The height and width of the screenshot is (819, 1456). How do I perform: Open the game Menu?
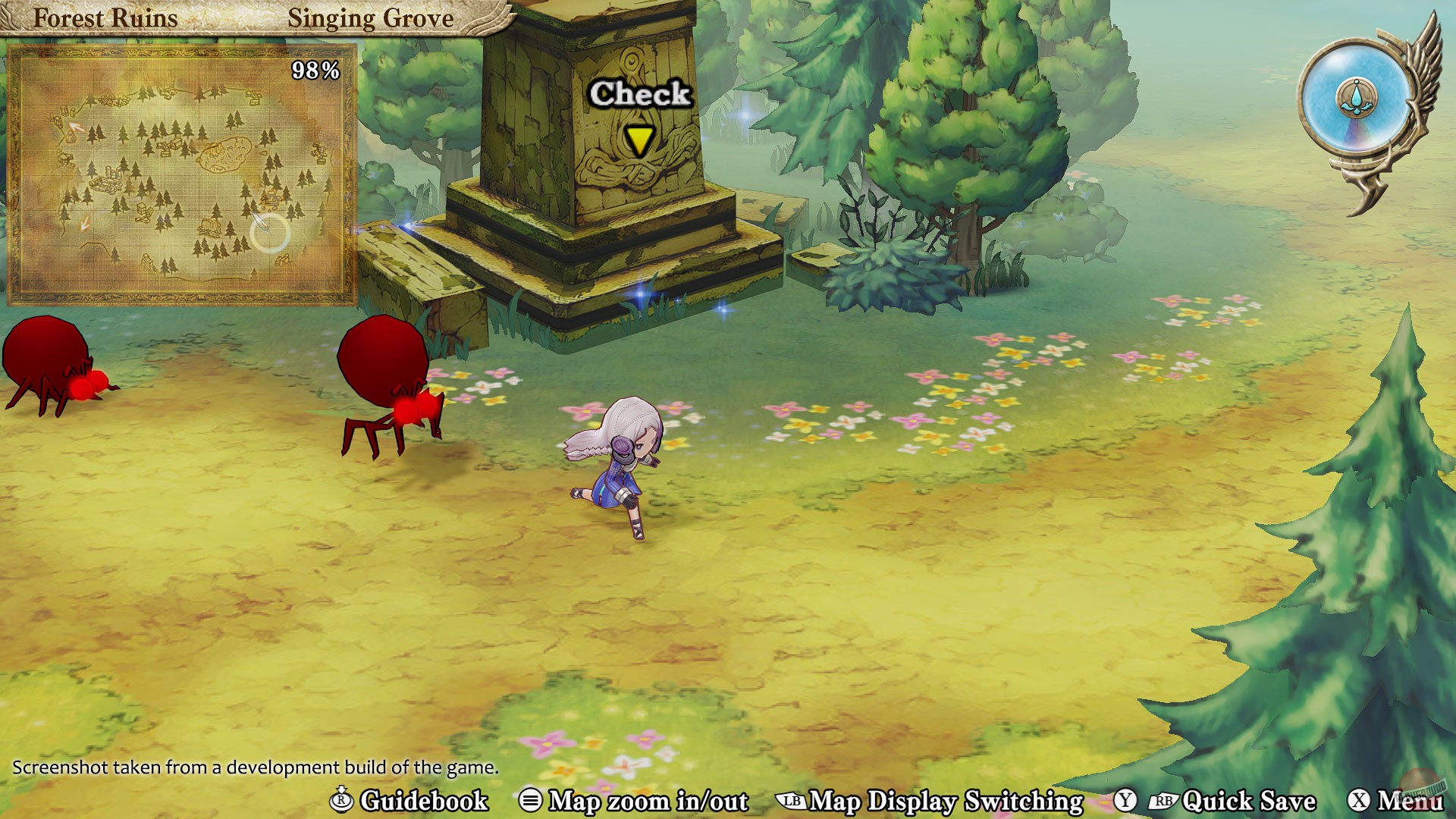click(x=1410, y=802)
